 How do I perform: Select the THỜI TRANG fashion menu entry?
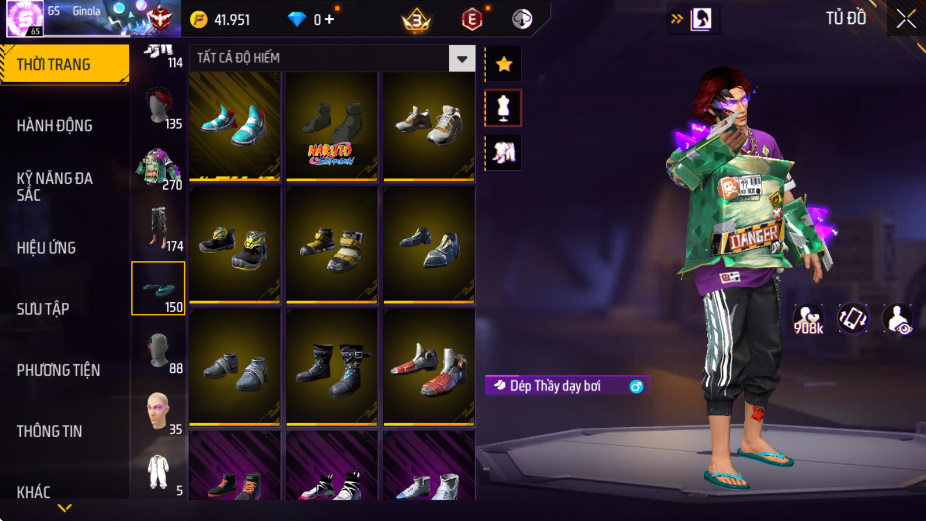click(54, 64)
